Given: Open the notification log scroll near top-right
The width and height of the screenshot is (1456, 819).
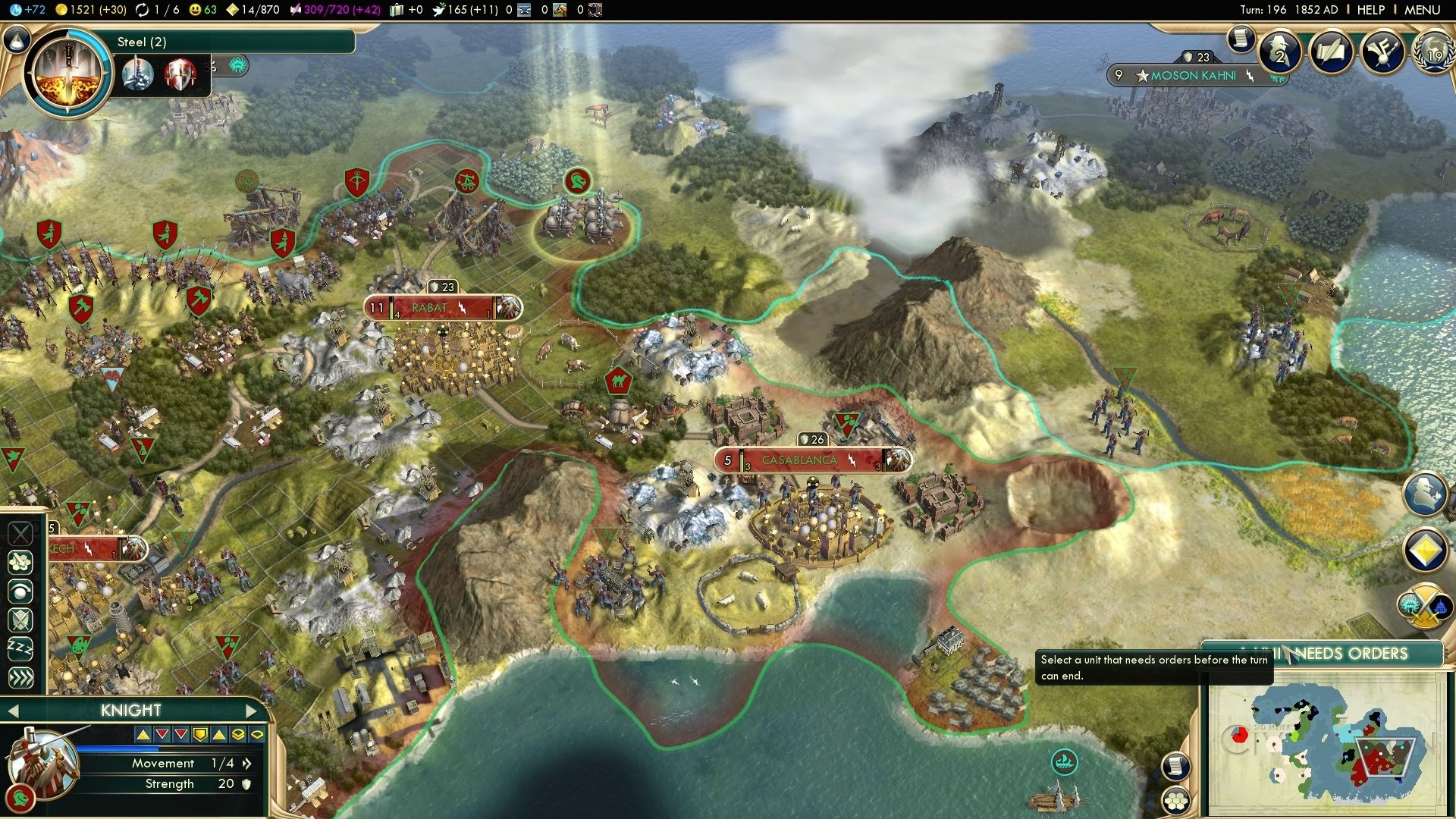Looking at the screenshot, I should 1241,38.
